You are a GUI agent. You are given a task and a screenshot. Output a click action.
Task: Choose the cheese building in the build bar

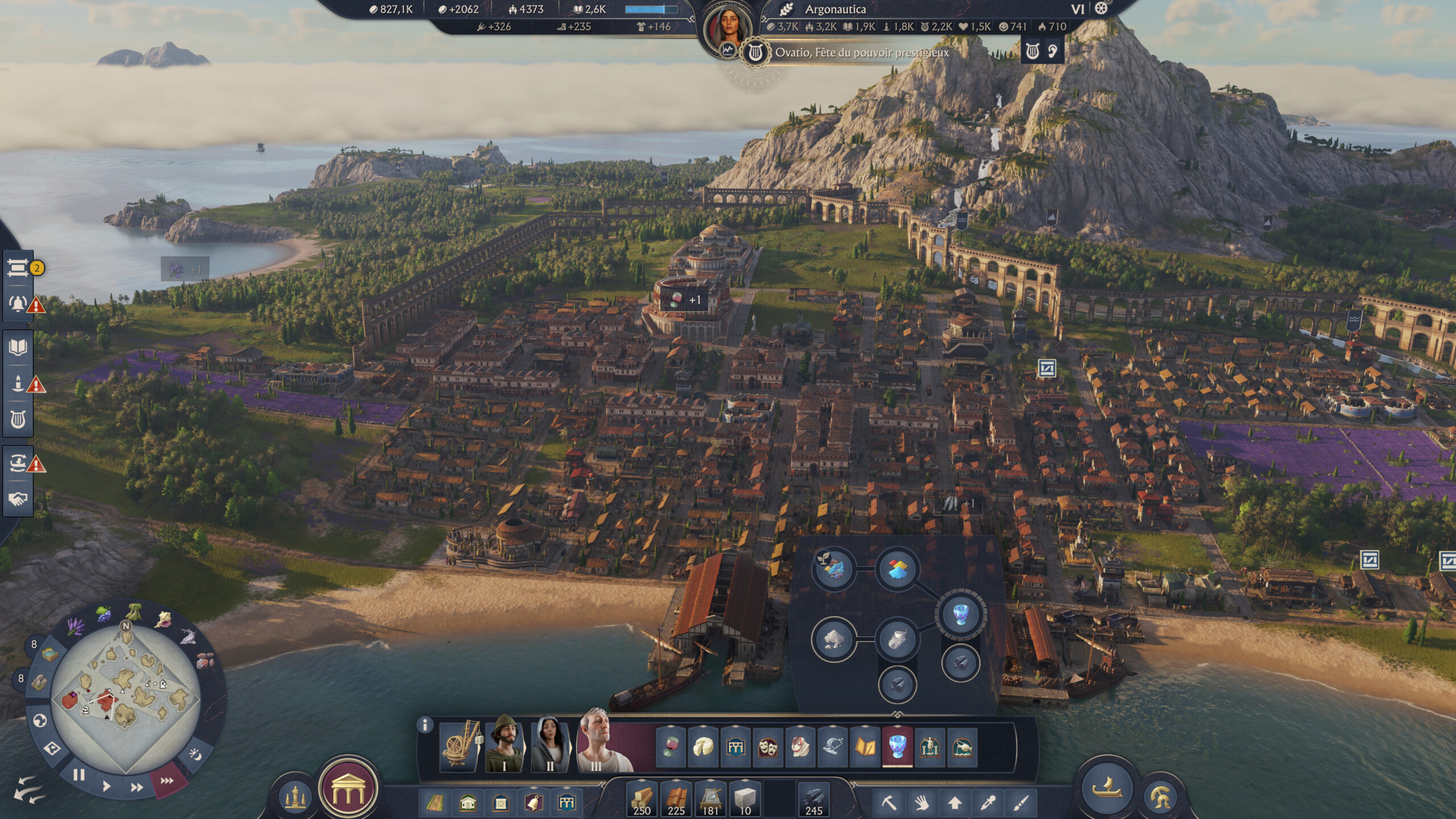click(703, 747)
